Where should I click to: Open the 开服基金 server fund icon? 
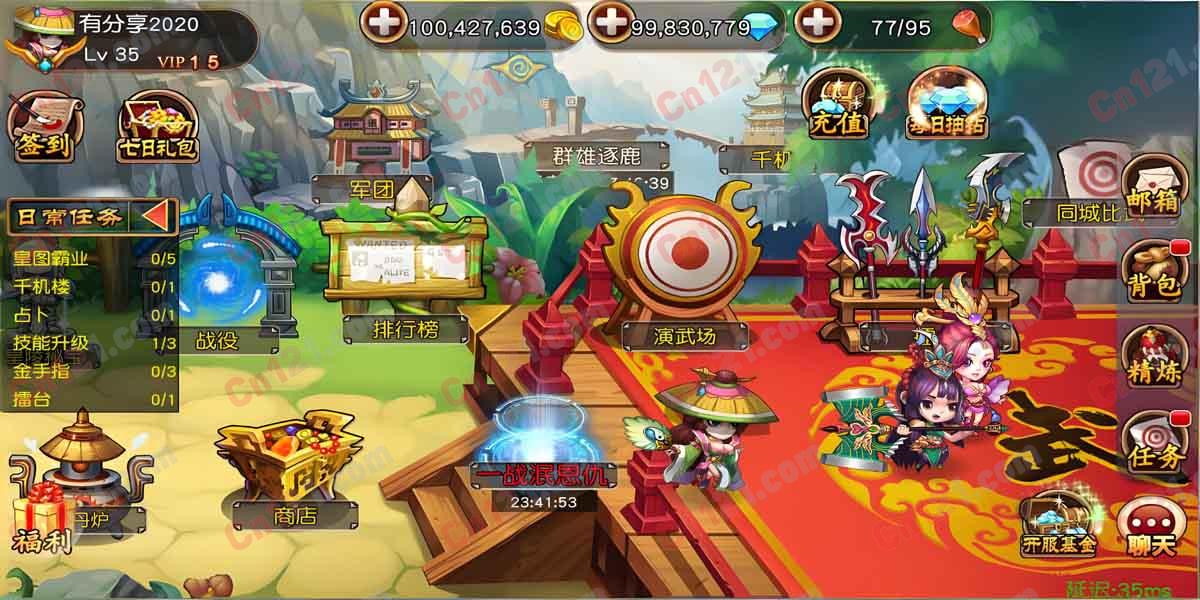1058,526
